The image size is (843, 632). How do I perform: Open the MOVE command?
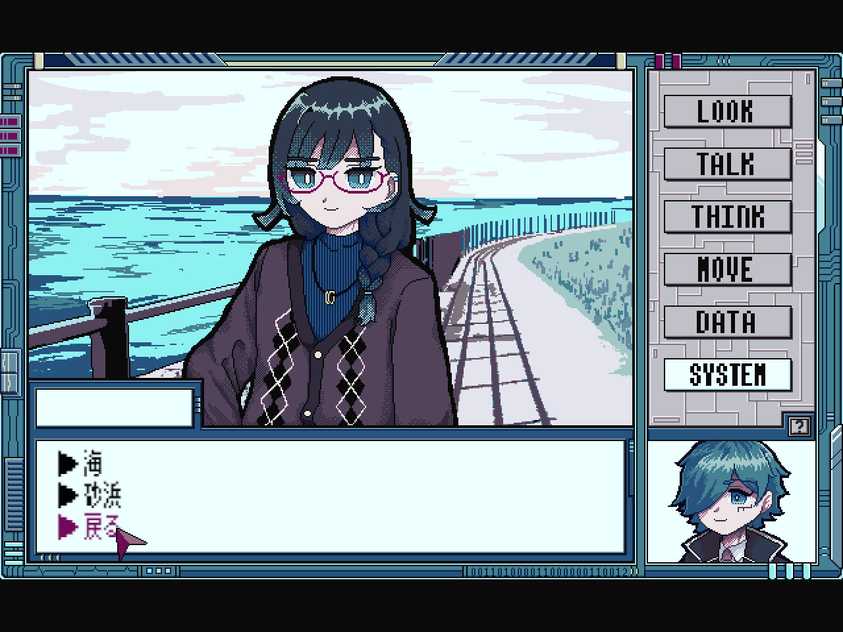pyautogui.click(x=727, y=269)
